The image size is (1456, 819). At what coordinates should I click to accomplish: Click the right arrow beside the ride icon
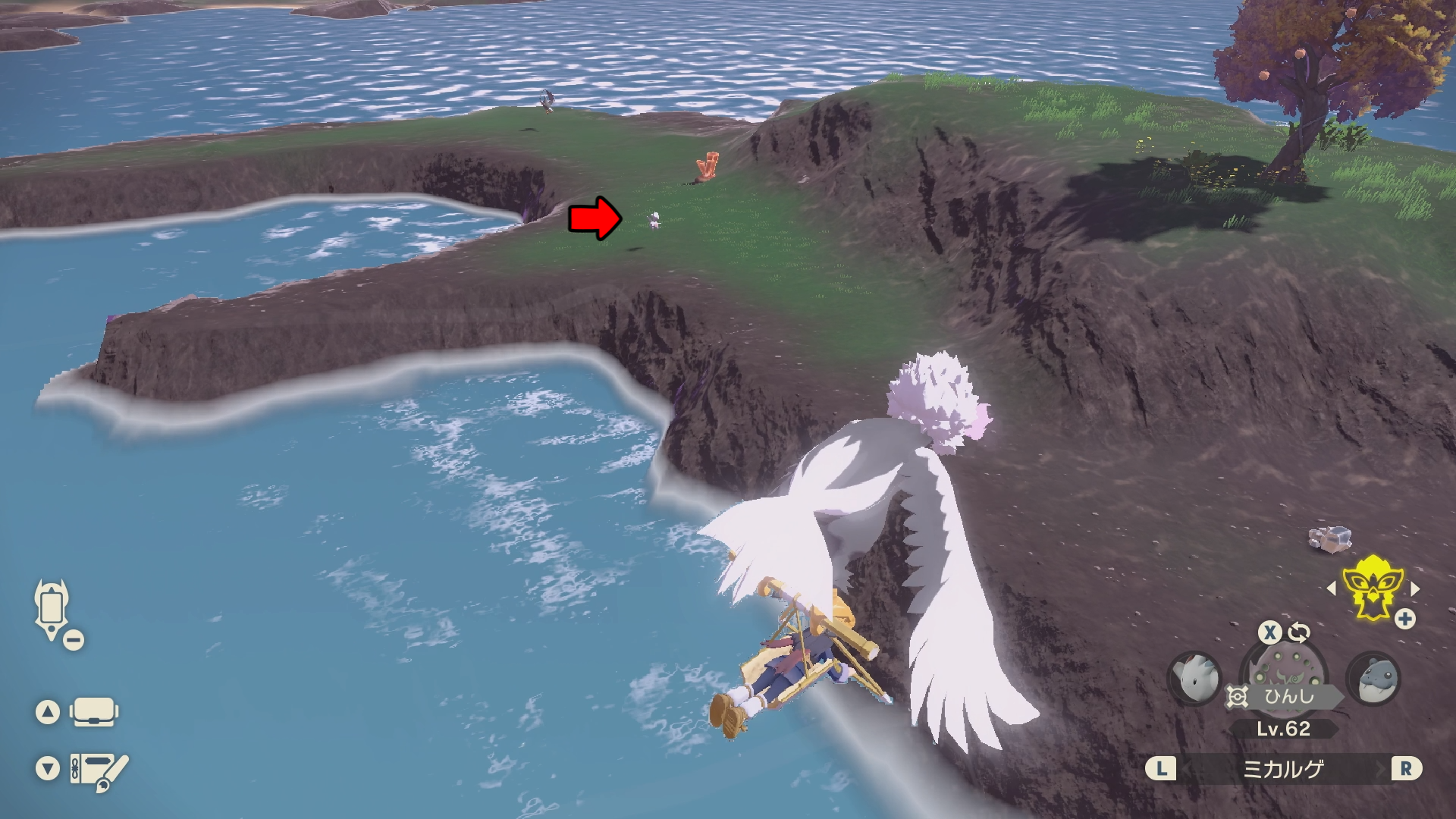1415,588
